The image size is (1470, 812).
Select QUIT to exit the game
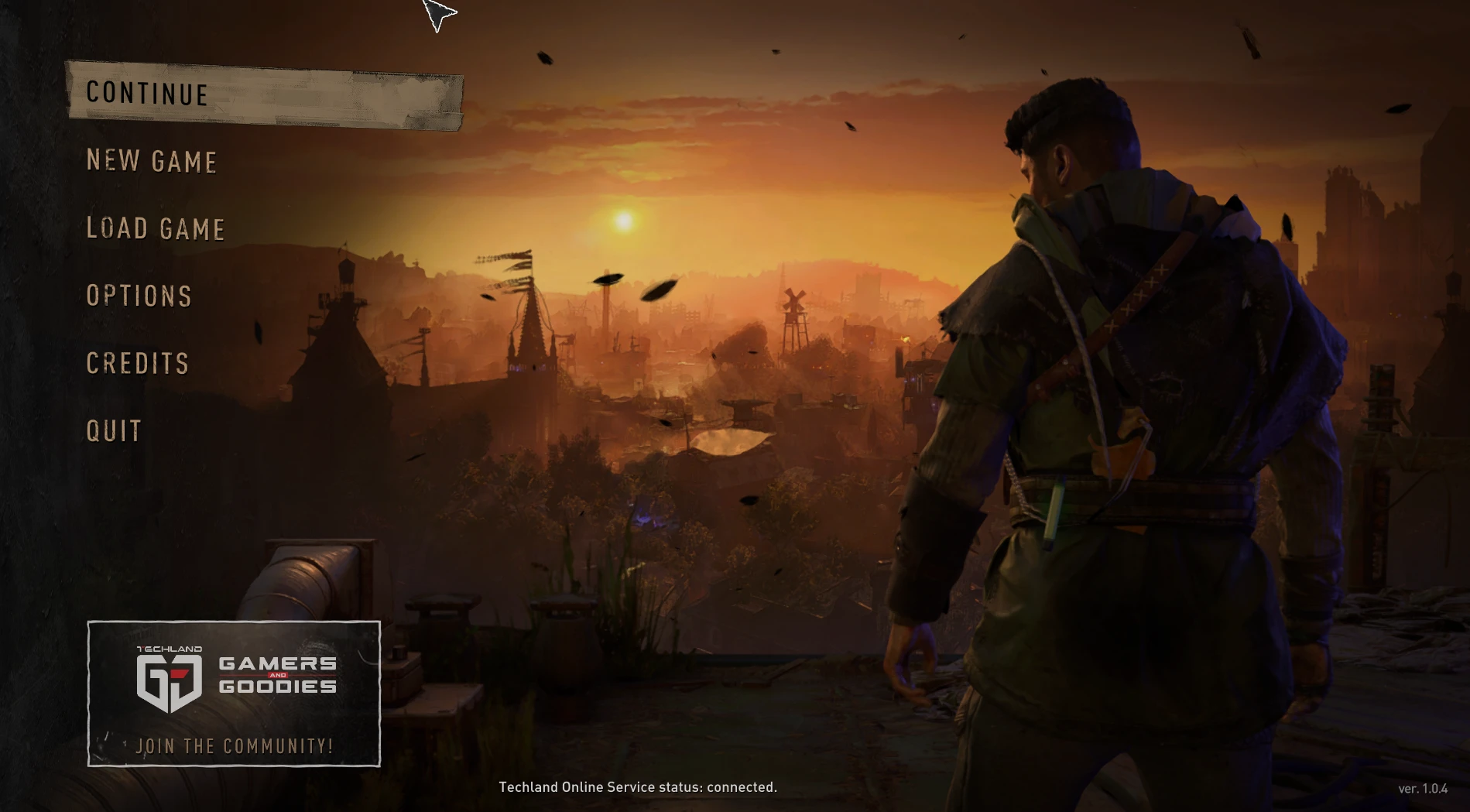coord(113,430)
